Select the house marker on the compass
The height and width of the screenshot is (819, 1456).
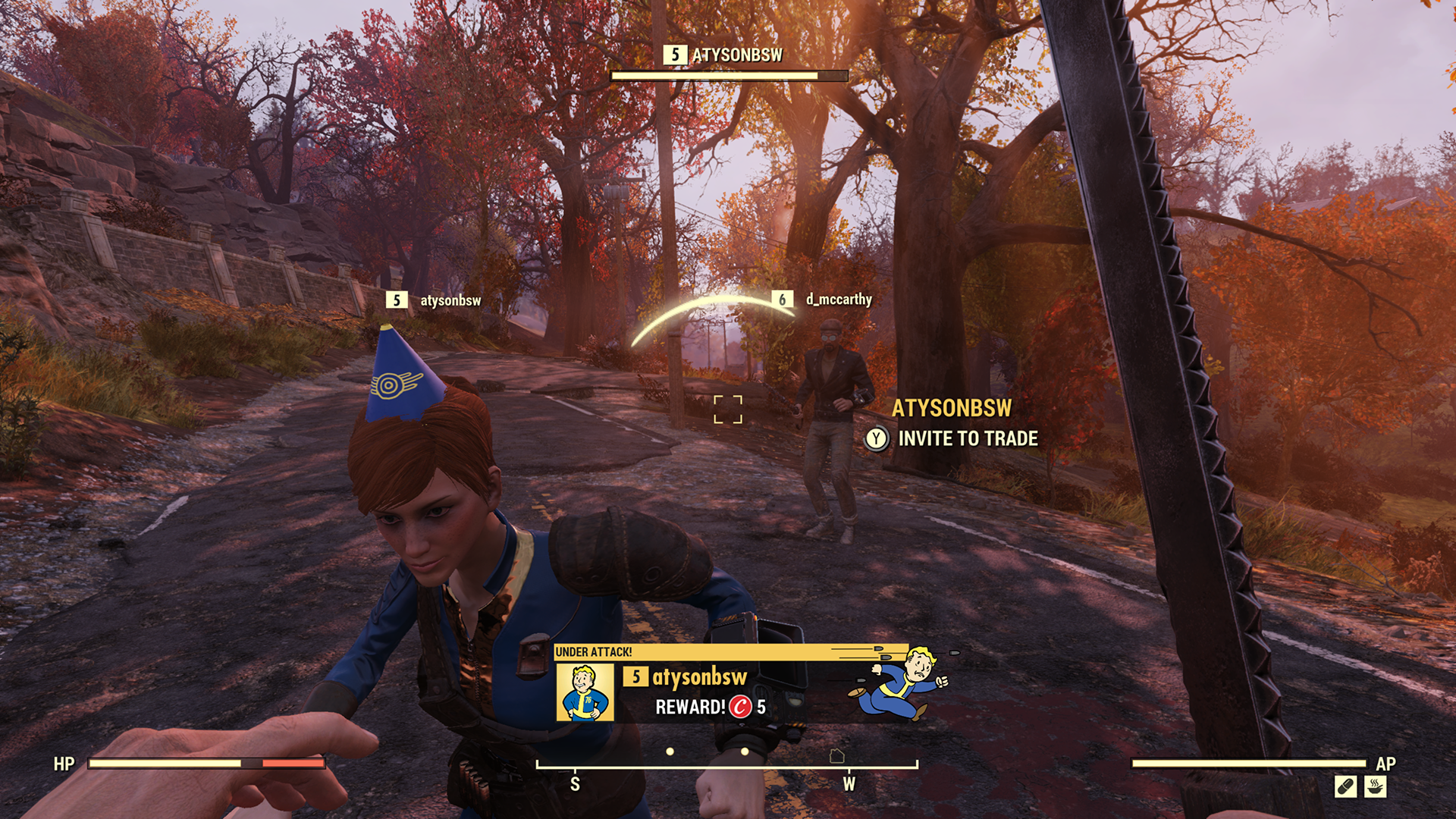836,756
